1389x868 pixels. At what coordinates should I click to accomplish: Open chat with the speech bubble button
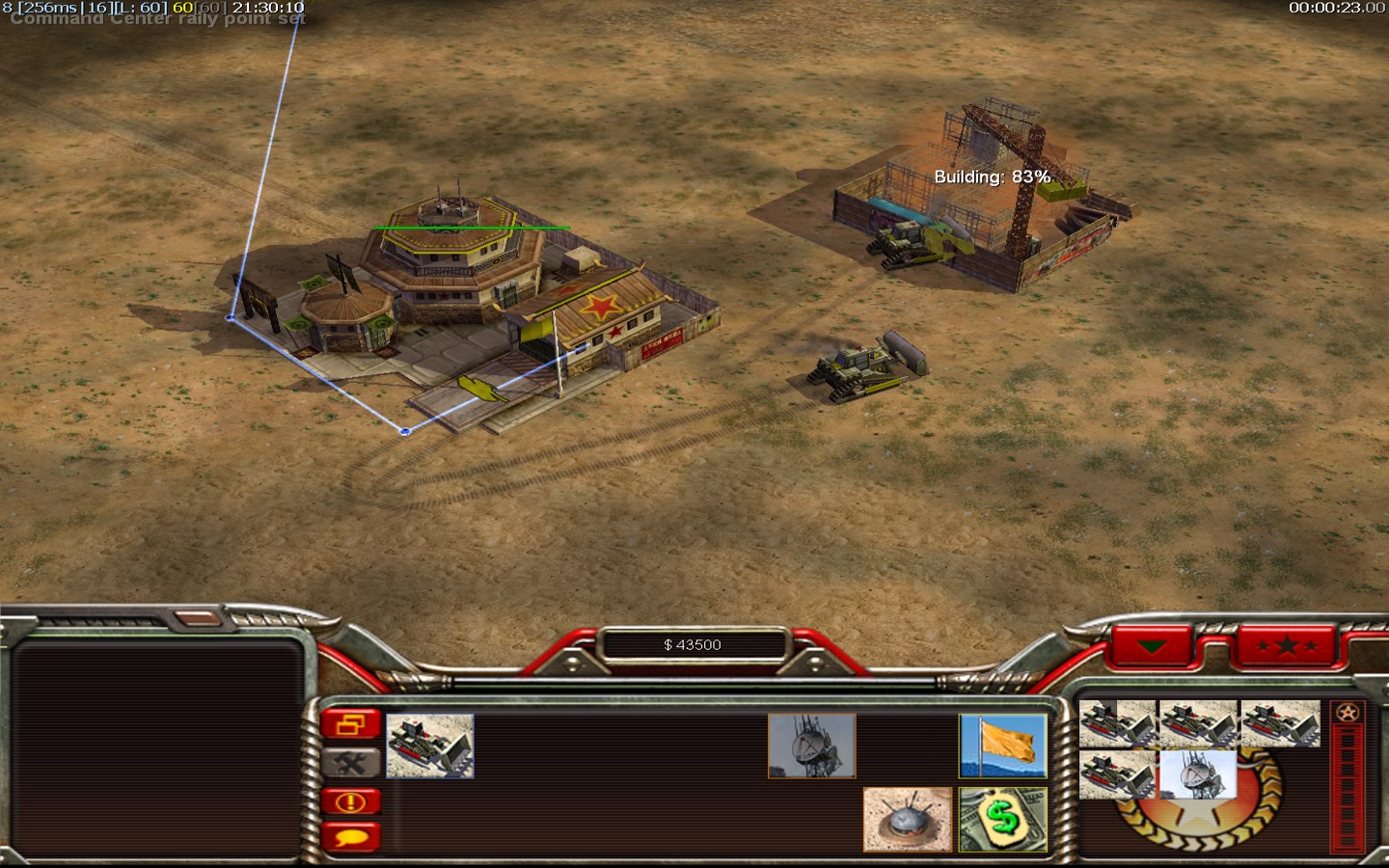coord(350,837)
